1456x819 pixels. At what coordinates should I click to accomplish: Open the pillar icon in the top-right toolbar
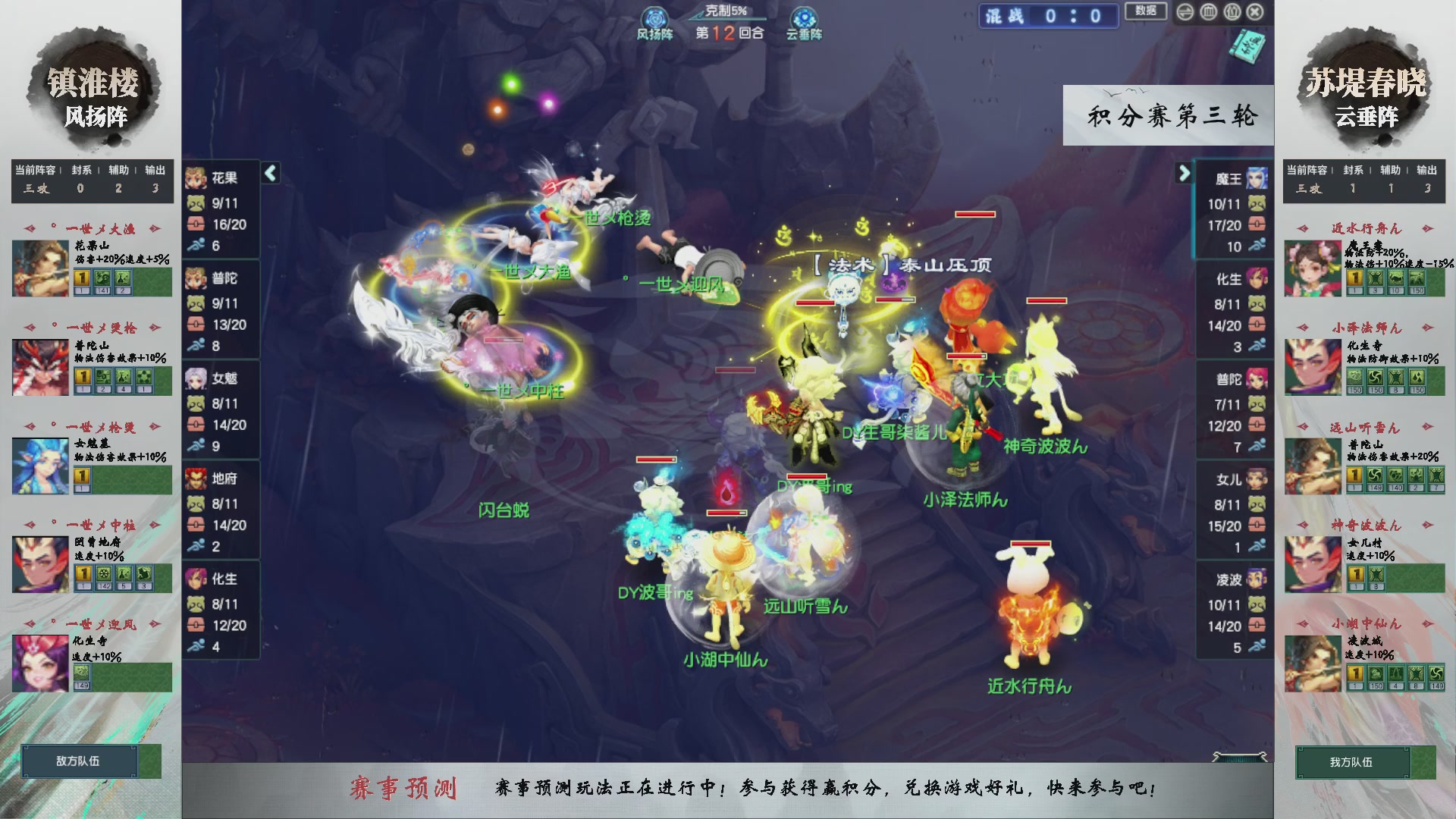(1208, 11)
